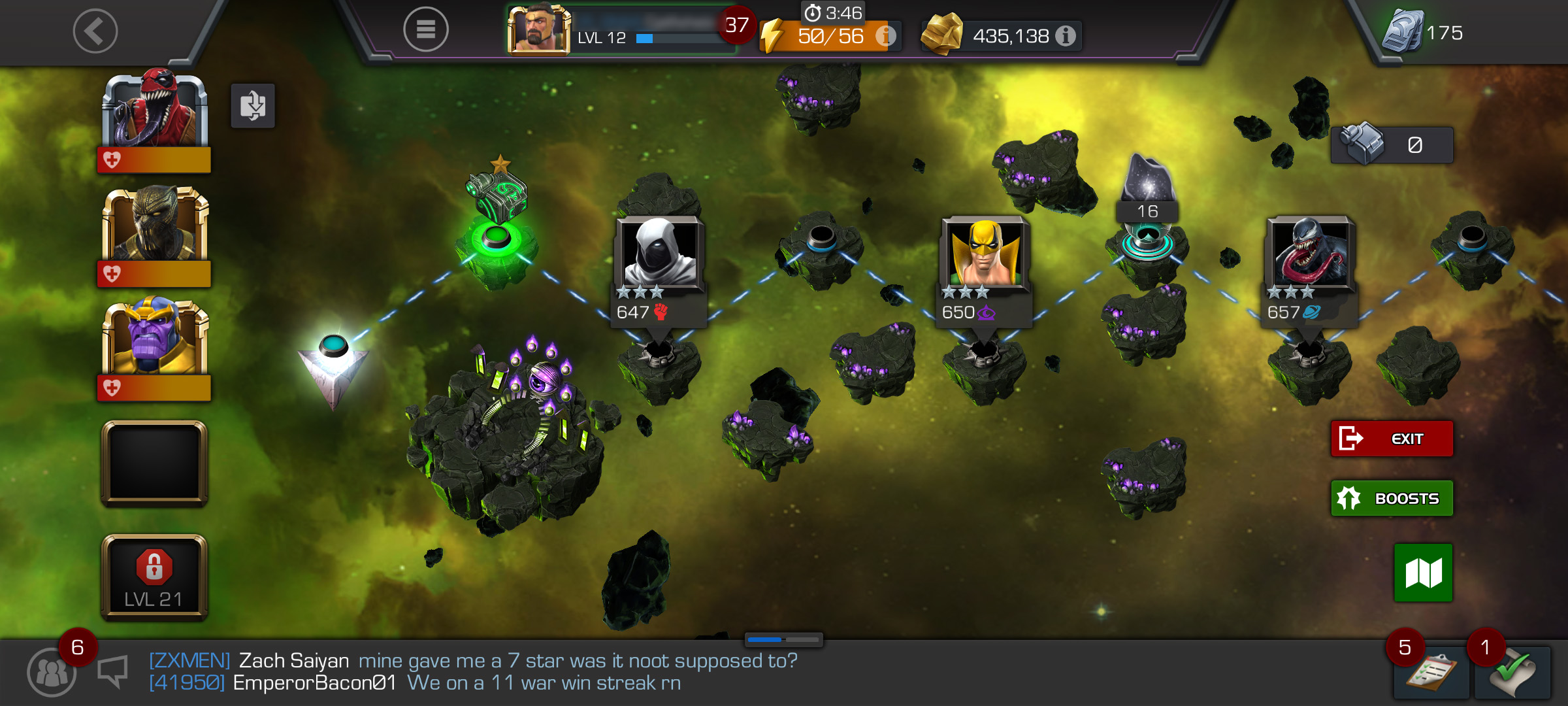Image resolution: width=1568 pixels, height=706 pixels.
Task: Tap the locked LVL 21 slot
Action: pyautogui.click(x=155, y=577)
